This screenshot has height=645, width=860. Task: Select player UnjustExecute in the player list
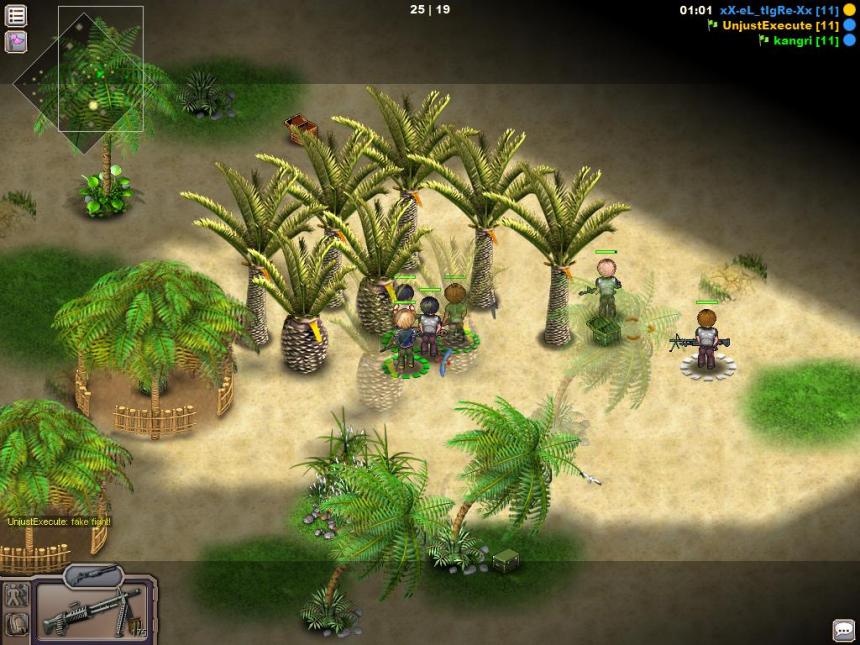tap(766, 25)
